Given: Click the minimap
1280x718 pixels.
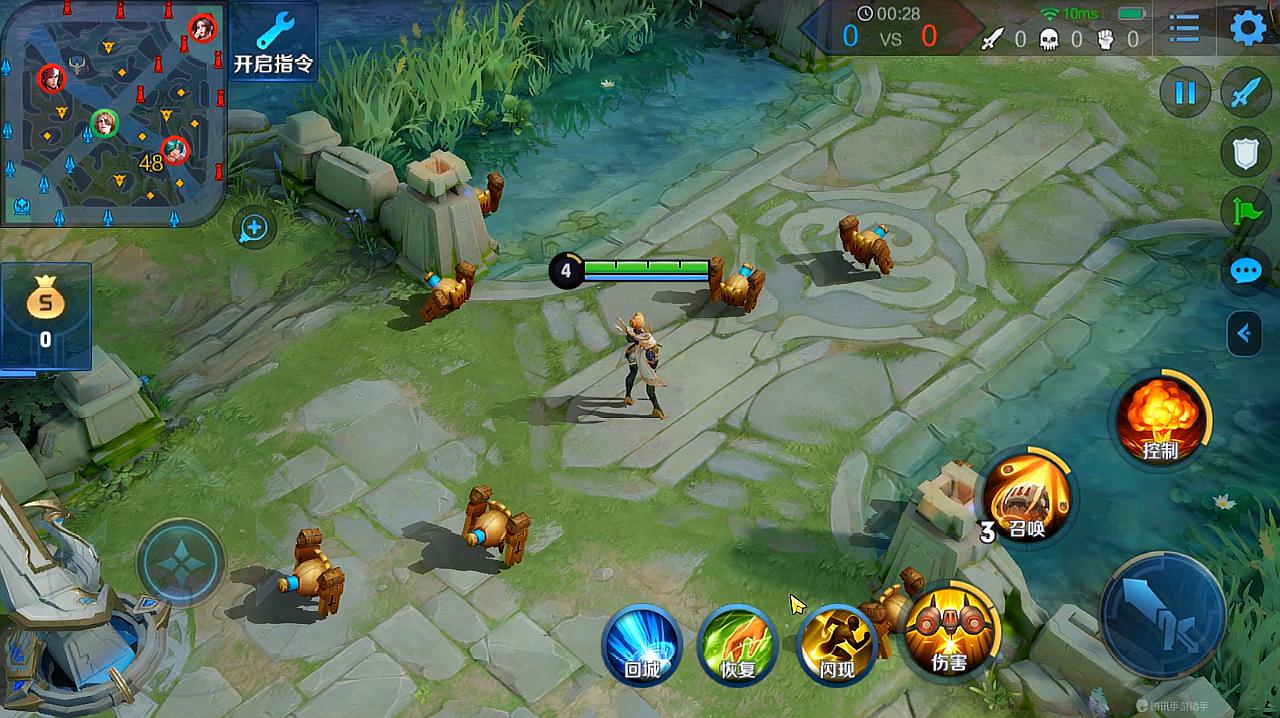Looking at the screenshot, I should click(x=112, y=112).
